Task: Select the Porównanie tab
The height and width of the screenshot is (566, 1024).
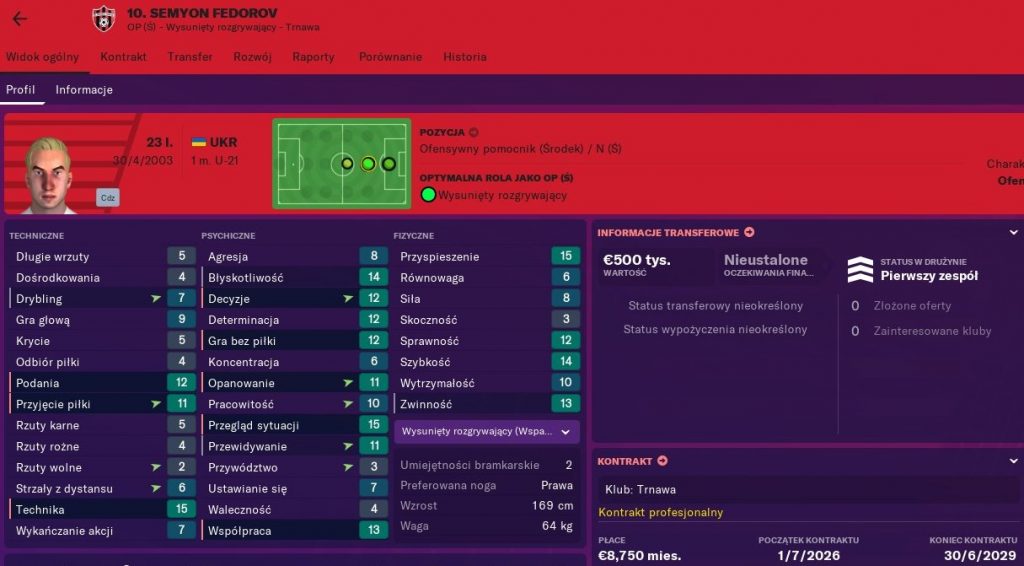Action: point(391,57)
